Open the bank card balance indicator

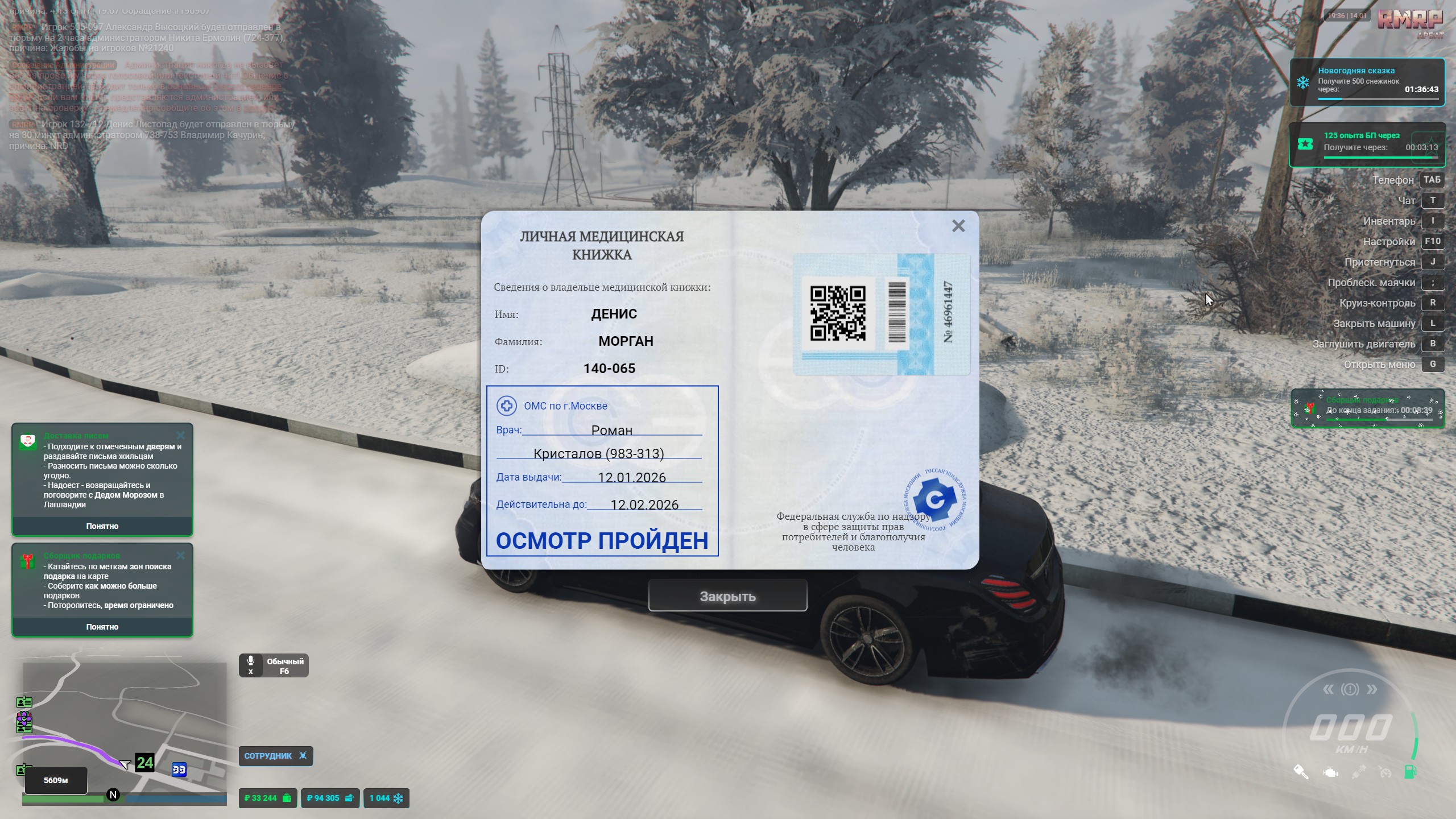coord(330,798)
